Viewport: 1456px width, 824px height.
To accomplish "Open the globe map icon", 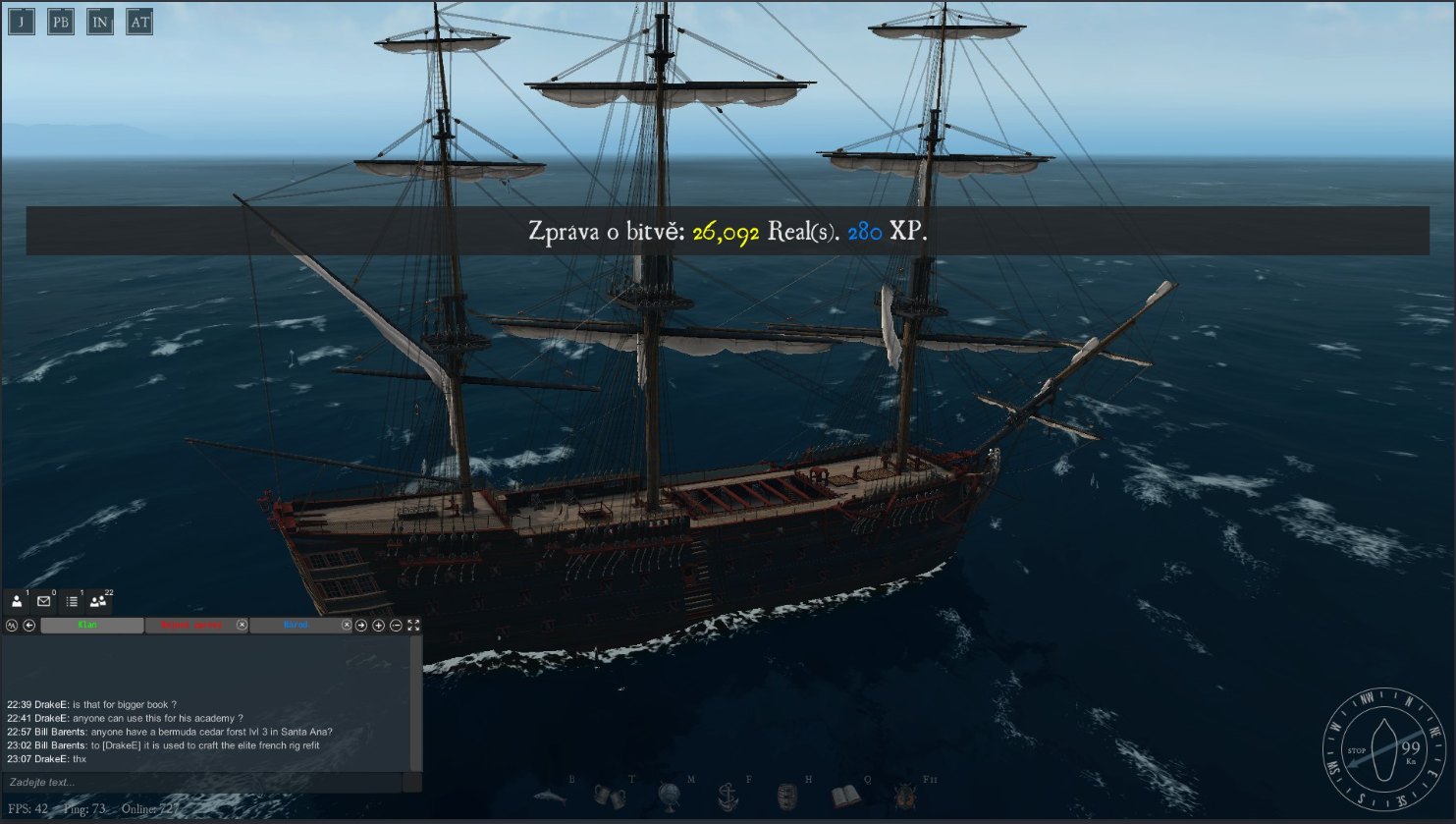I will pyautogui.click(x=670, y=796).
